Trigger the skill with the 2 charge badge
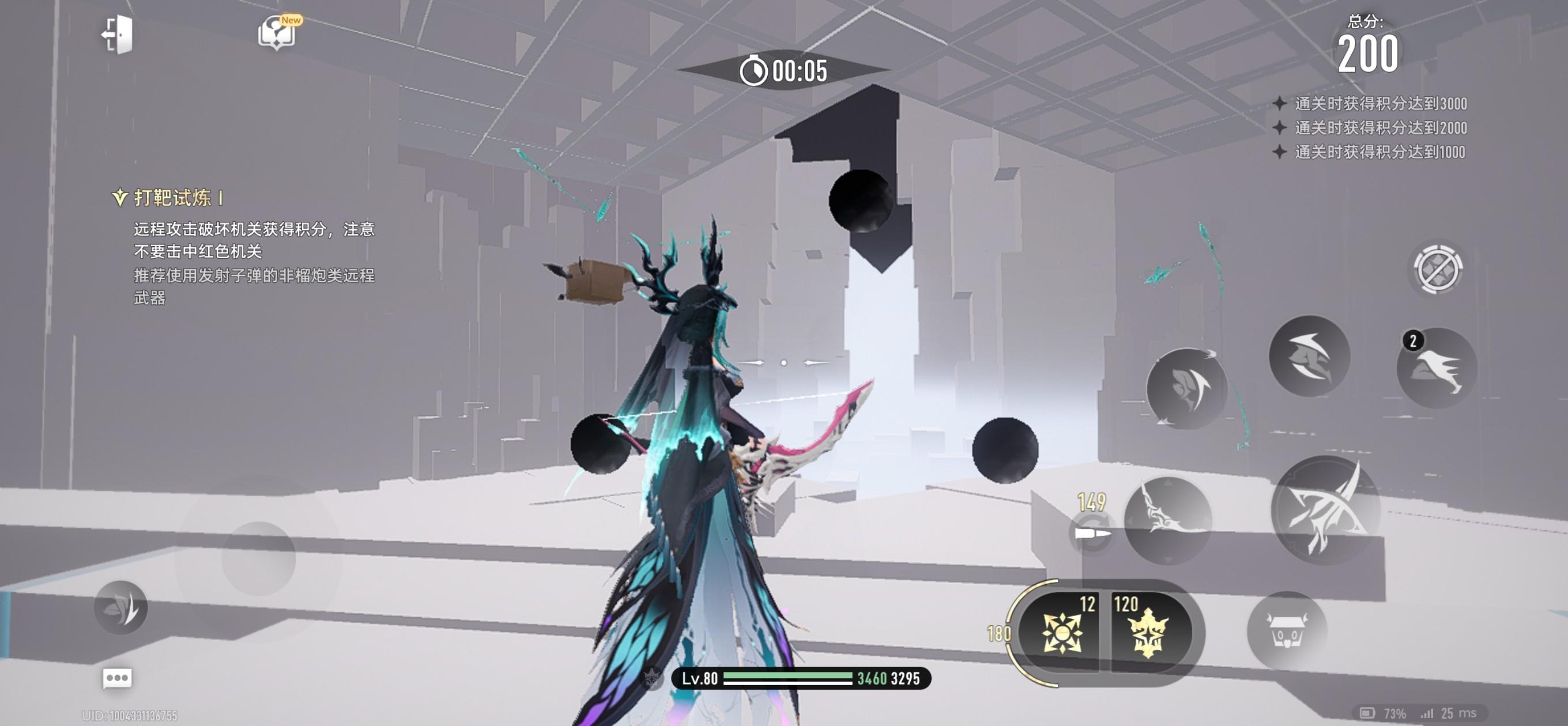The height and width of the screenshot is (726, 1568). tap(1437, 367)
